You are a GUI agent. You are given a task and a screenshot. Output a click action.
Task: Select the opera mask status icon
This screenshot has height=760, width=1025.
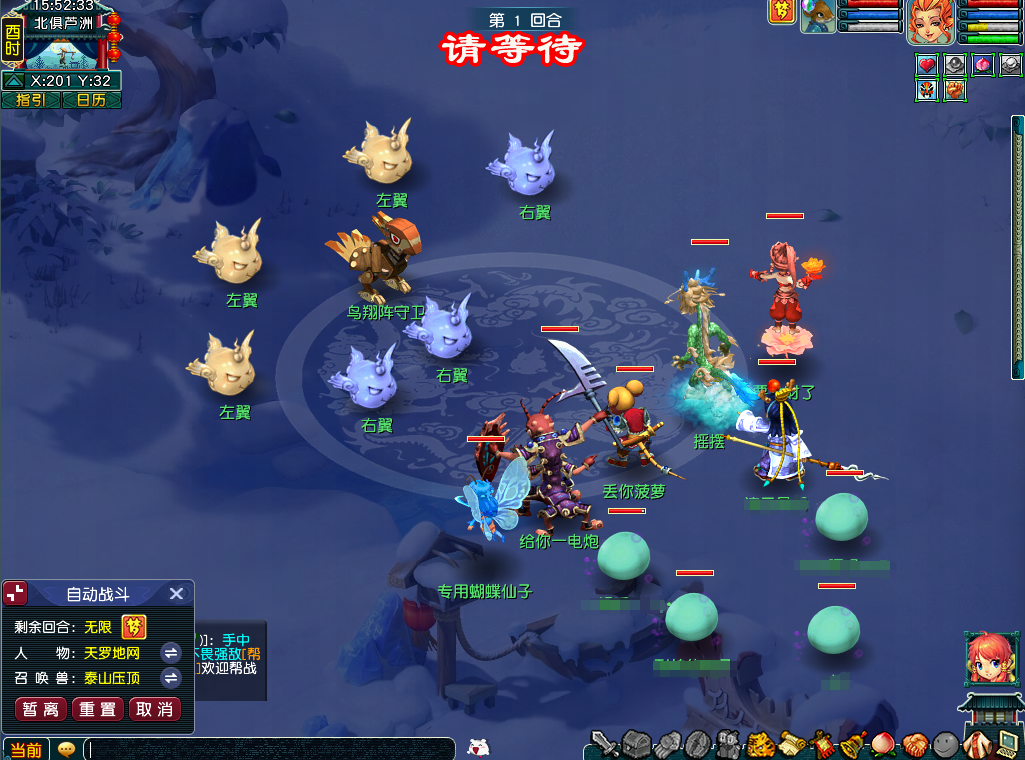click(927, 90)
